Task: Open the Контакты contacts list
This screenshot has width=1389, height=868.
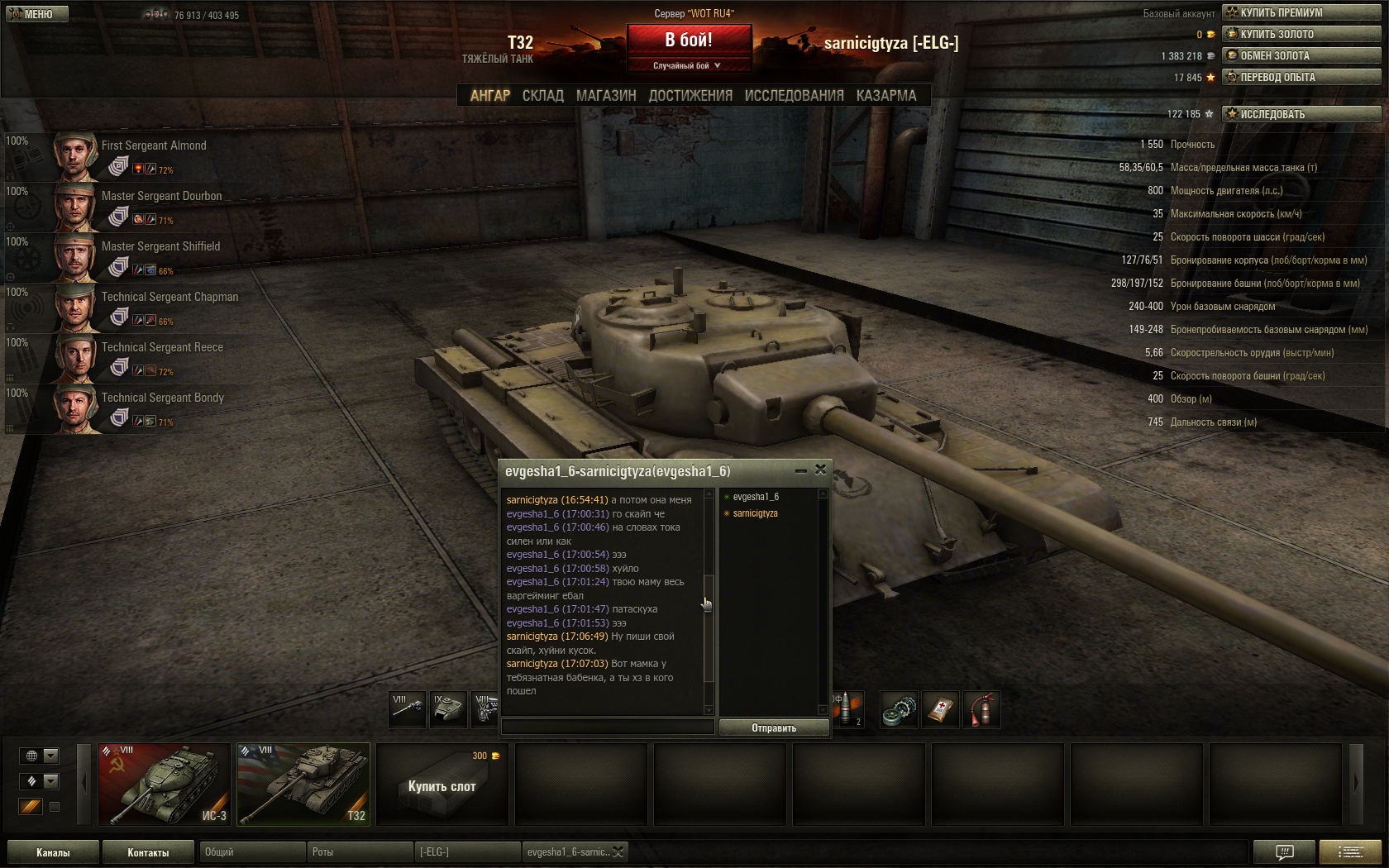Action: (x=148, y=852)
